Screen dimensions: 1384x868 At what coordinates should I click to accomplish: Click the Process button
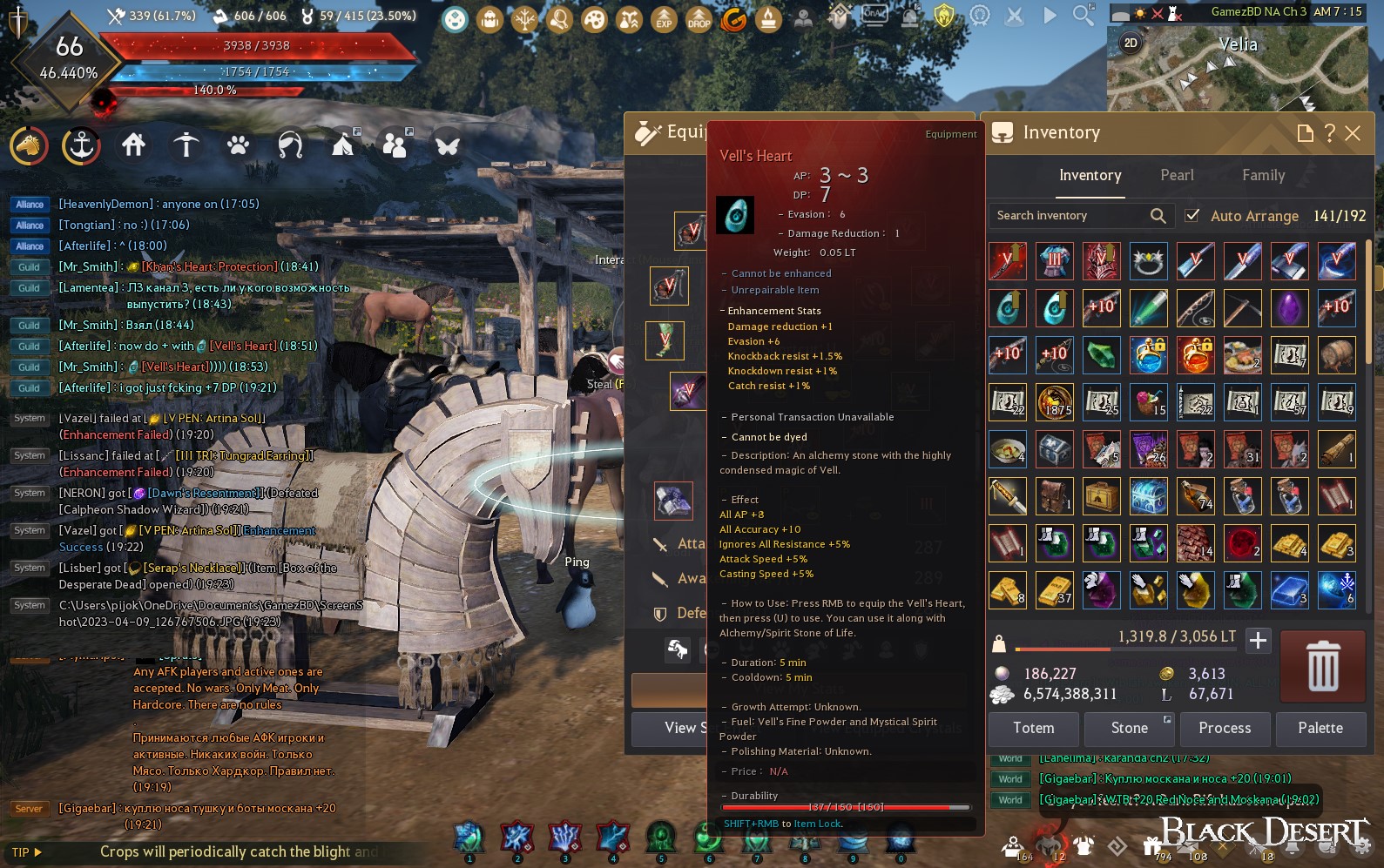1224,729
